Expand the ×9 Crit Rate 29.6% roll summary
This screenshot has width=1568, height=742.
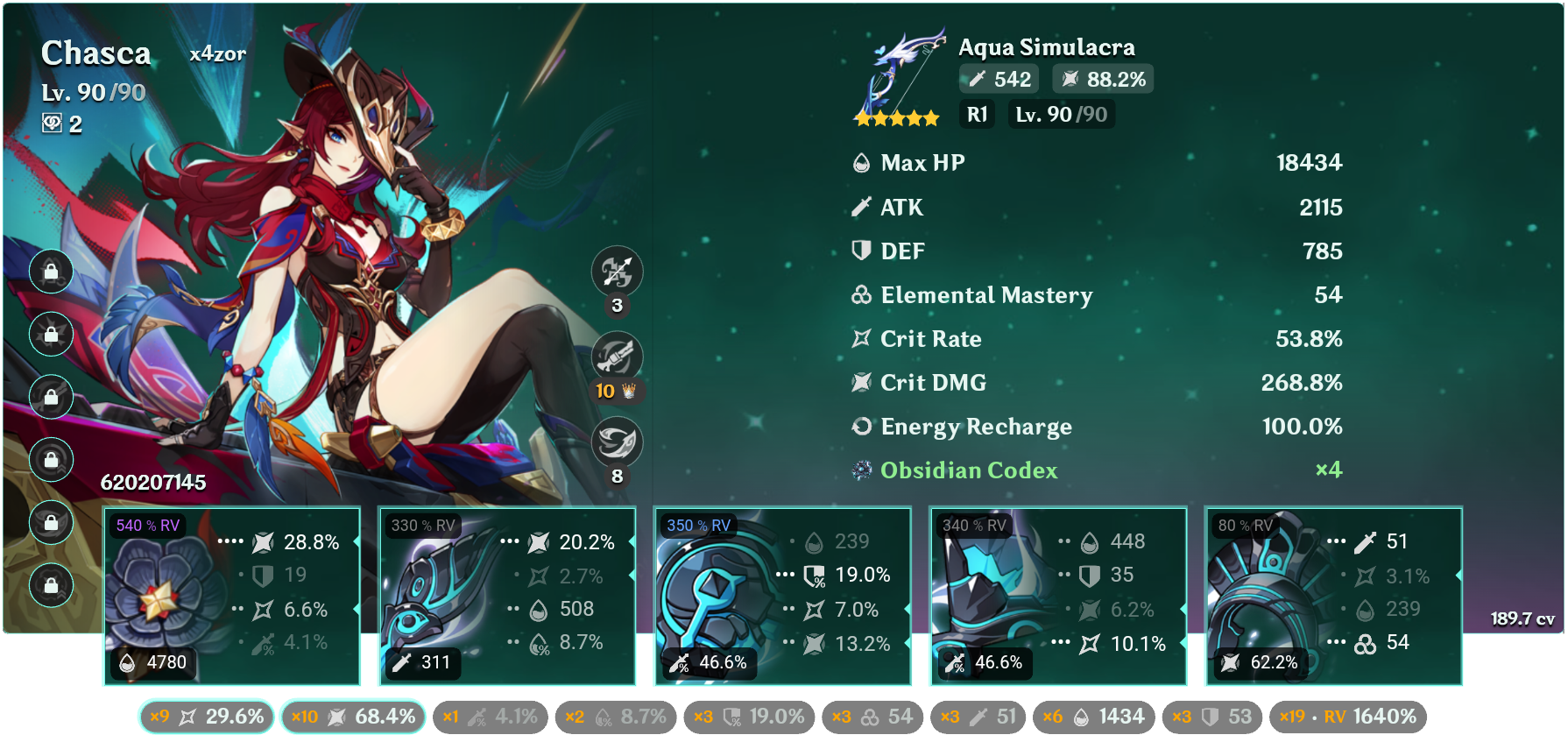pos(204,716)
